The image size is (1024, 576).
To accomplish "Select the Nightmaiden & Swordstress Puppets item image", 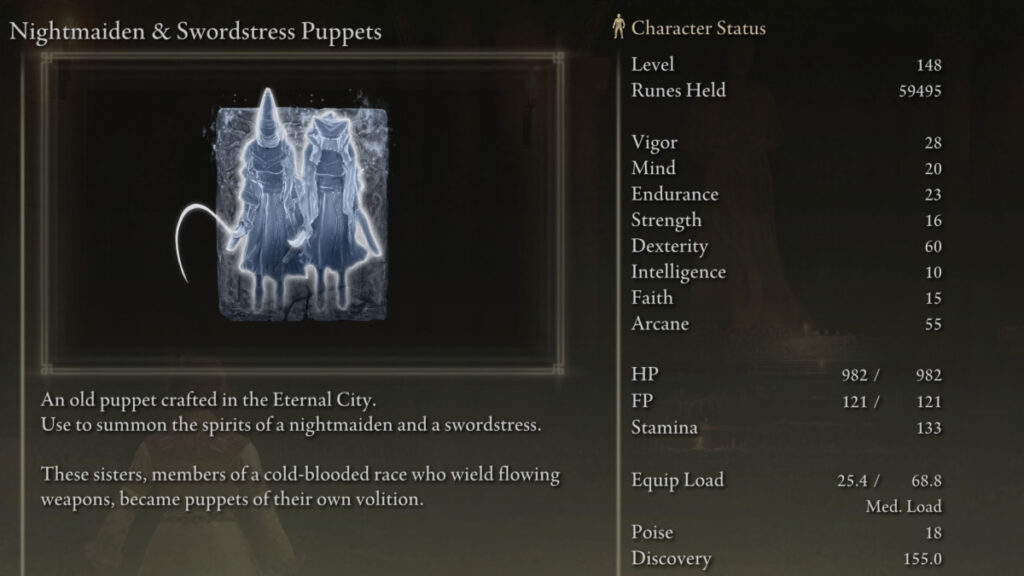I will [x=303, y=210].
